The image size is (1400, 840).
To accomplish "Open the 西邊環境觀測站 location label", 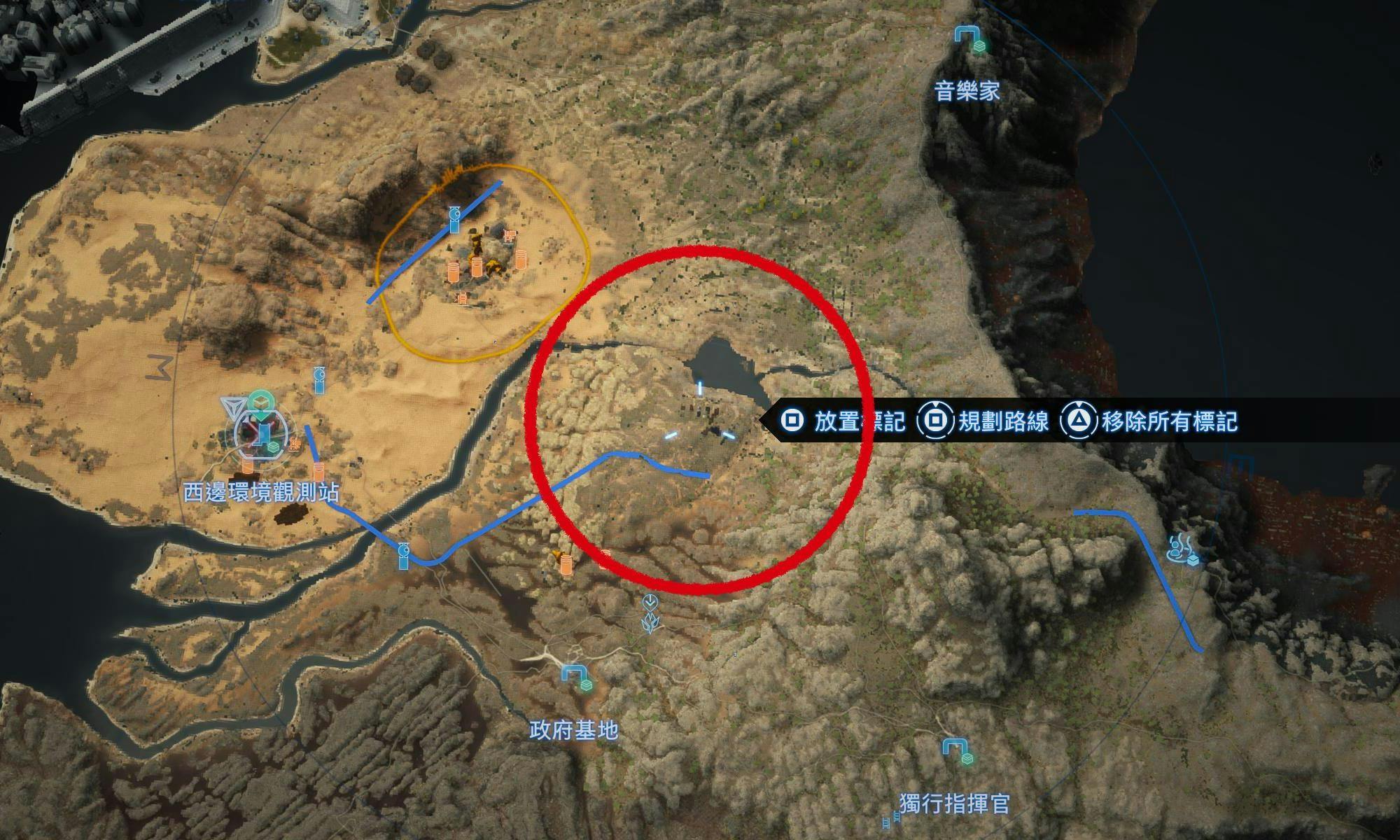I will tap(261, 492).
